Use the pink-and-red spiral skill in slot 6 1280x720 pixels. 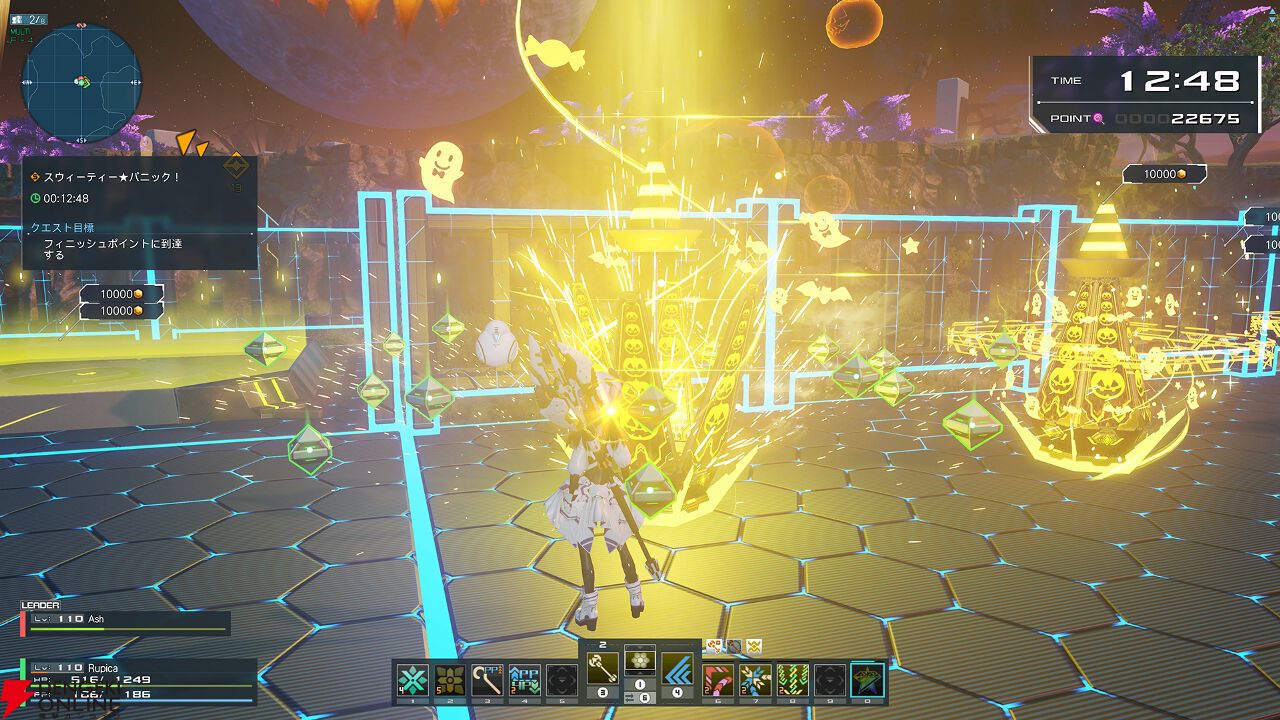(x=718, y=680)
